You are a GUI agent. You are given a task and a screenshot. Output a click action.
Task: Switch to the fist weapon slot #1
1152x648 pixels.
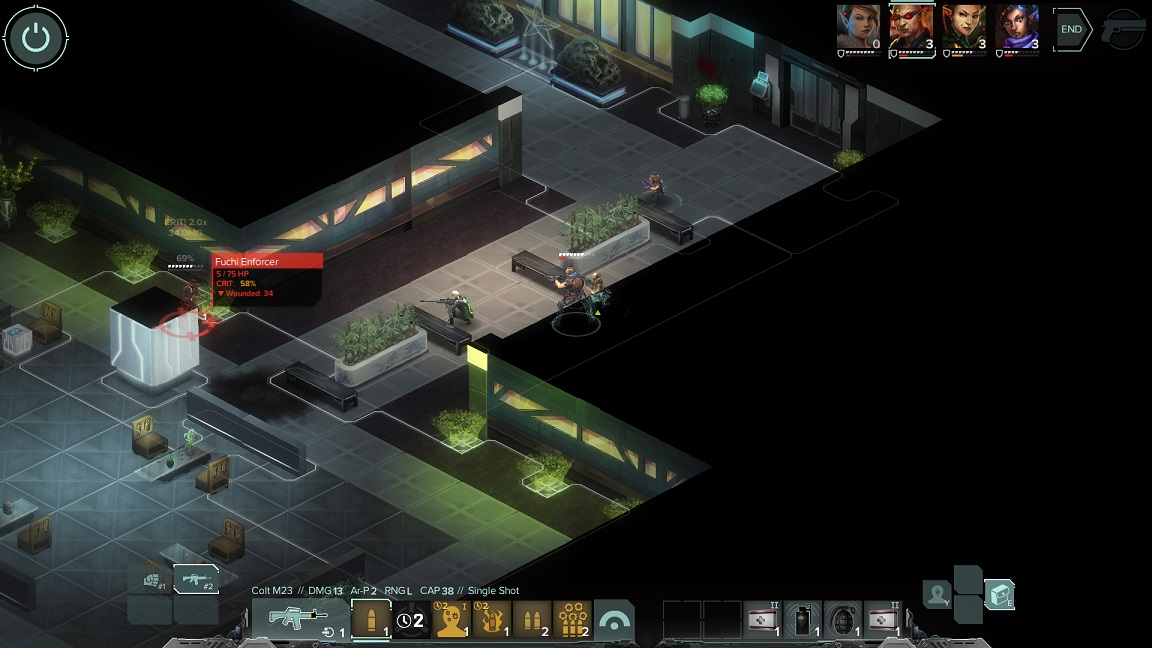pos(152,579)
